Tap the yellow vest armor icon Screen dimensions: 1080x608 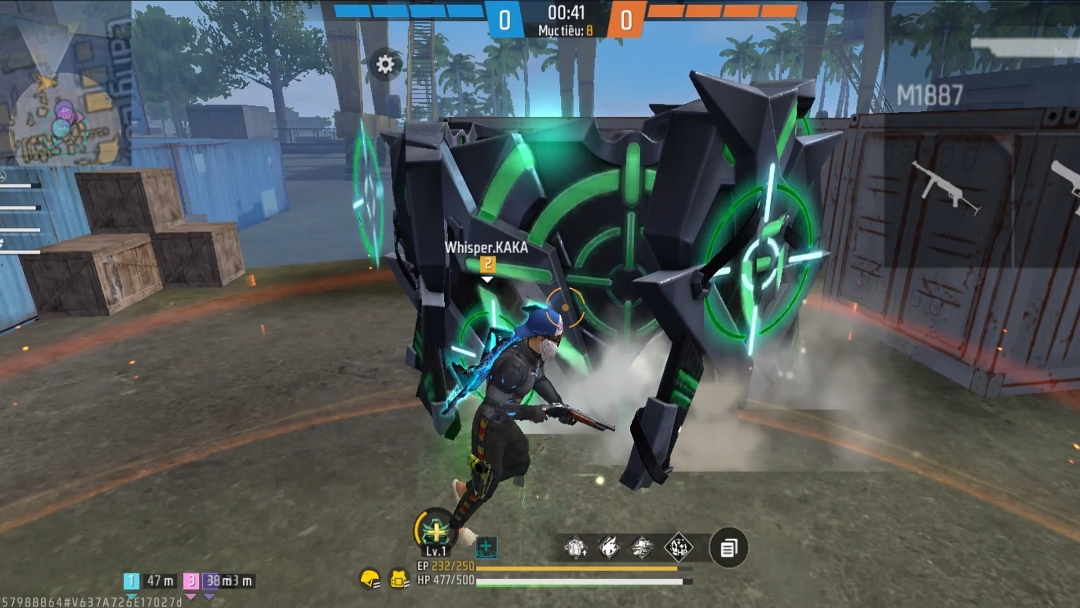point(398,578)
